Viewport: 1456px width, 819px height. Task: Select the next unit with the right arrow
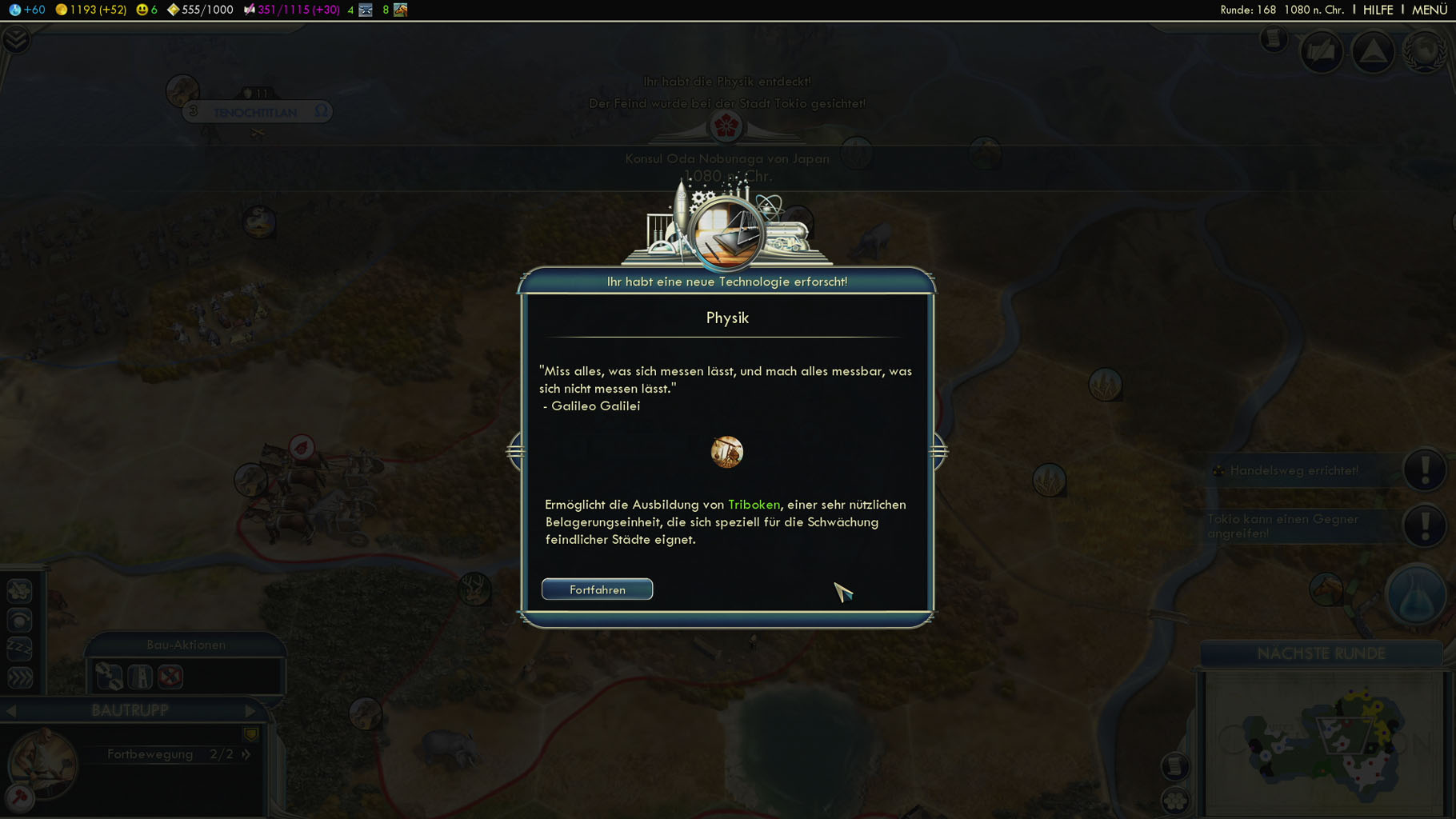click(250, 710)
